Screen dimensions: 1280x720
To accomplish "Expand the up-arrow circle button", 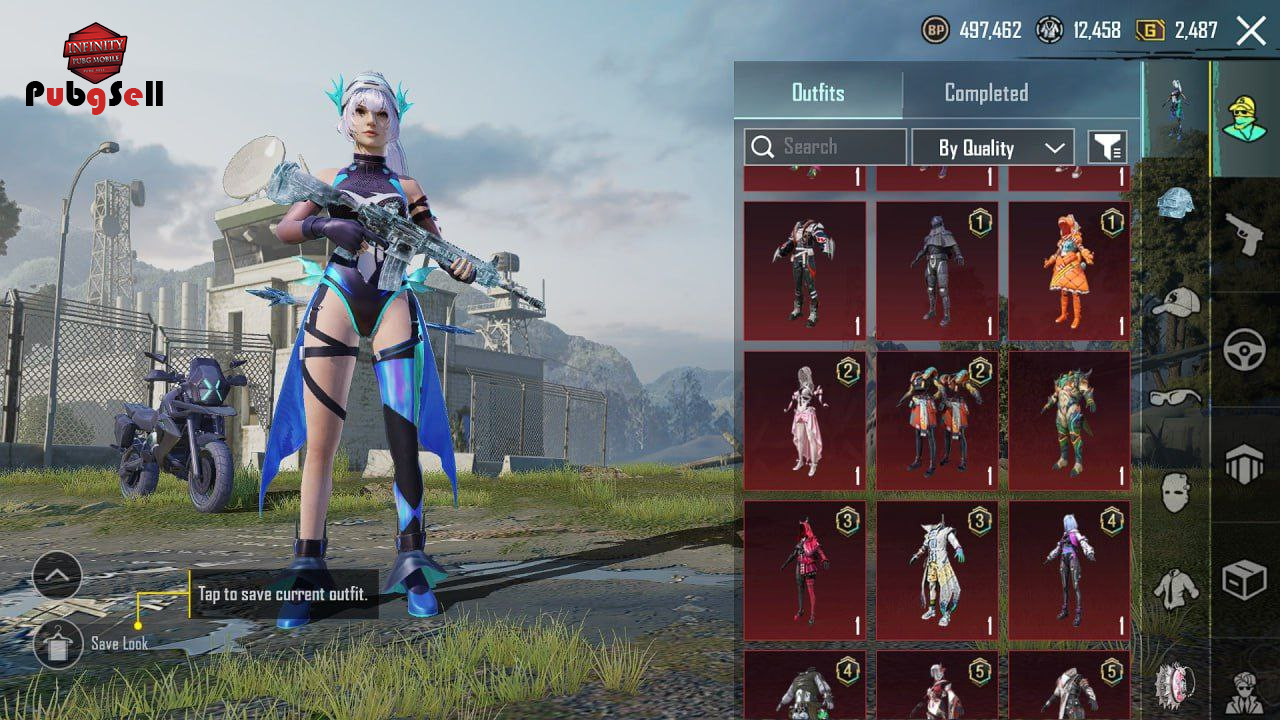I will point(57,576).
